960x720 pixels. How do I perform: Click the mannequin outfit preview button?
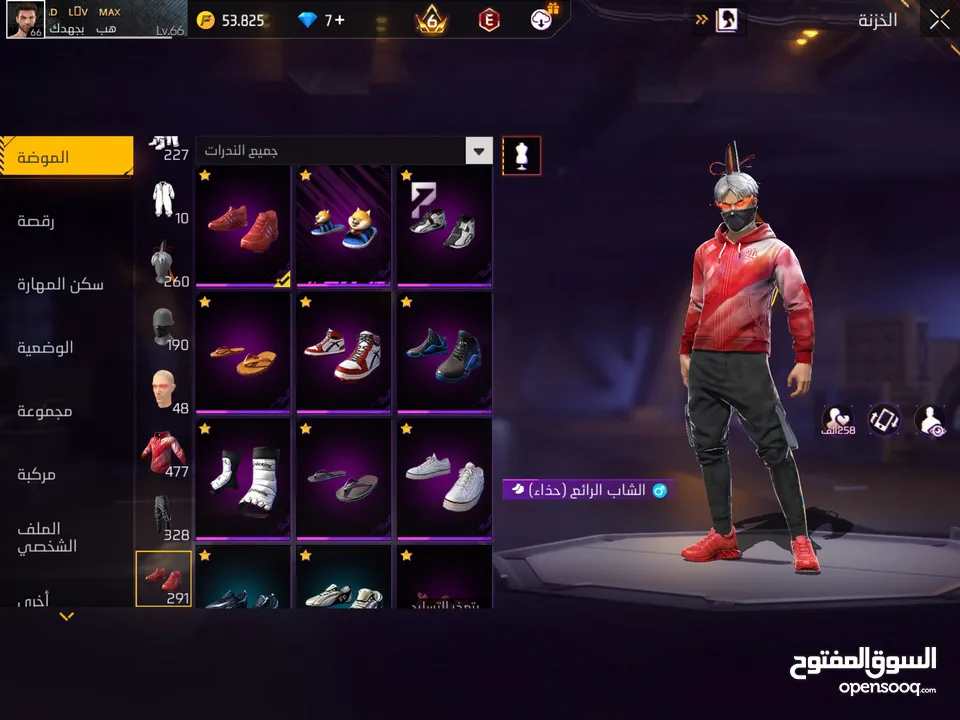(x=521, y=155)
